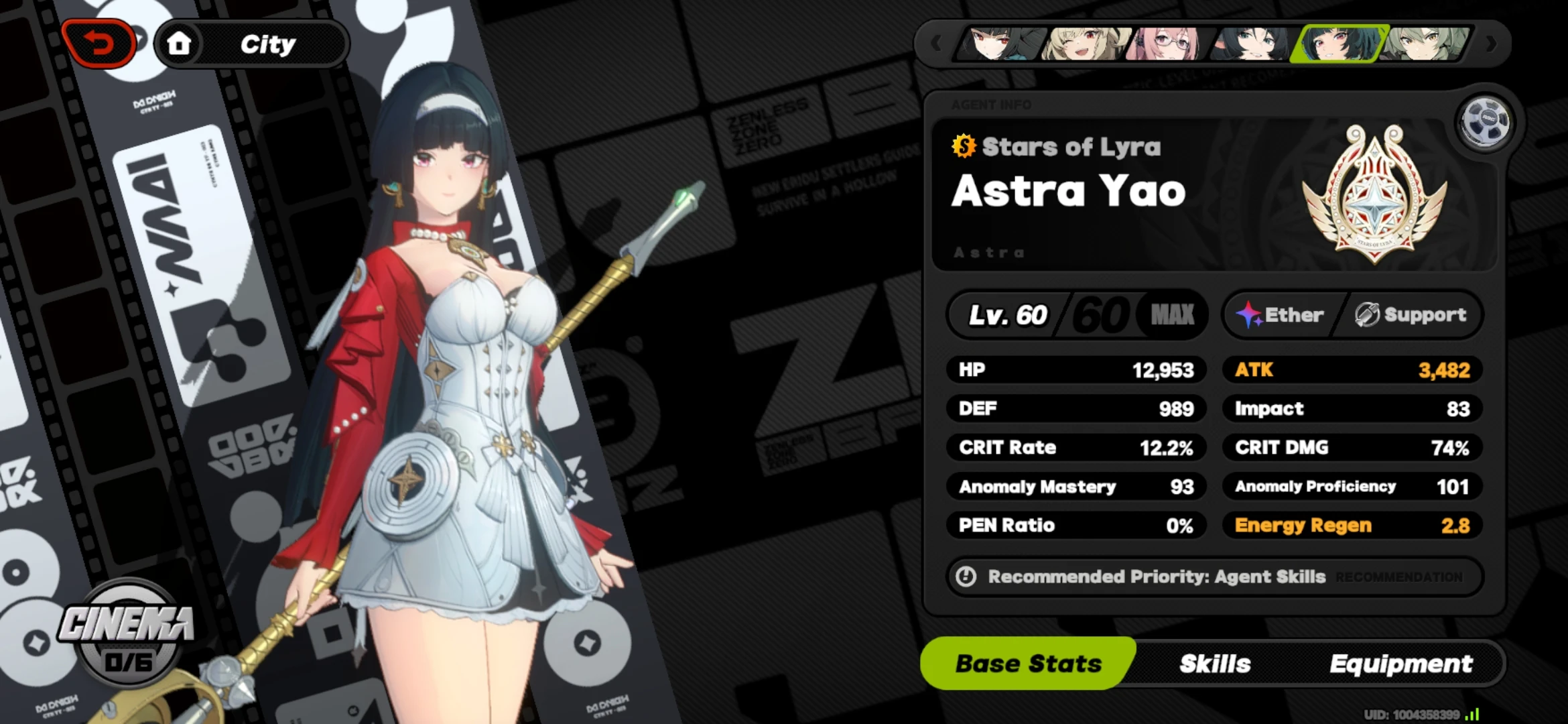Switch to the Skills tab
The height and width of the screenshot is (724, 1568).
(x=1216, y=663)
